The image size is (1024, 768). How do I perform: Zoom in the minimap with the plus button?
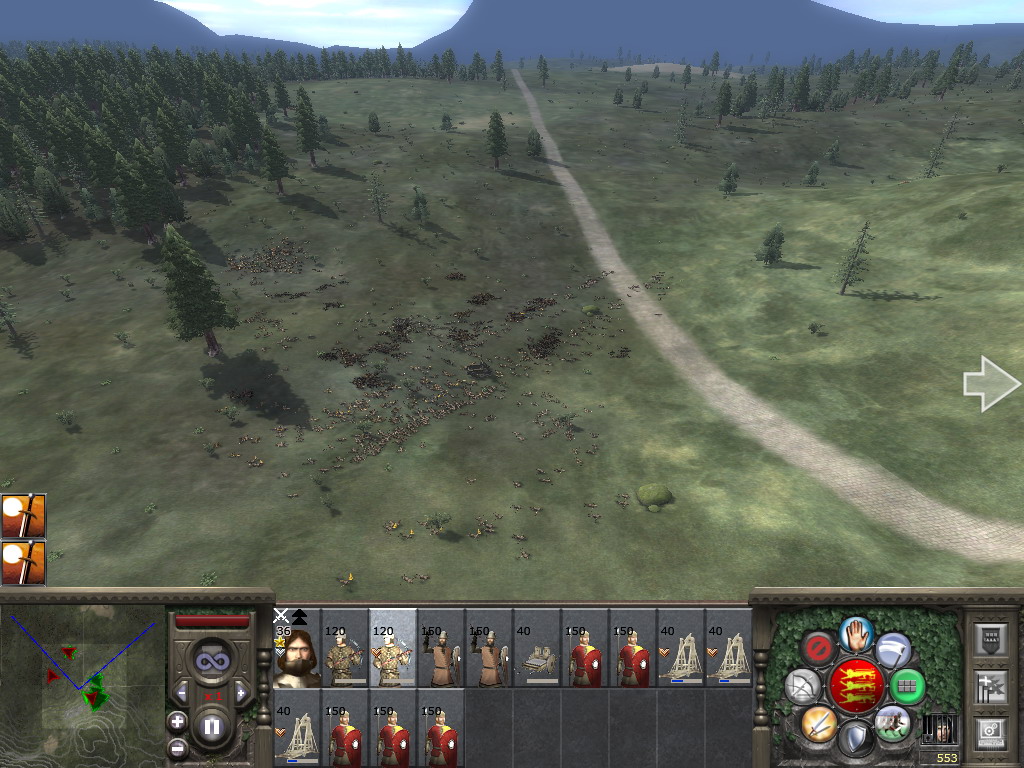pos(178,721)
